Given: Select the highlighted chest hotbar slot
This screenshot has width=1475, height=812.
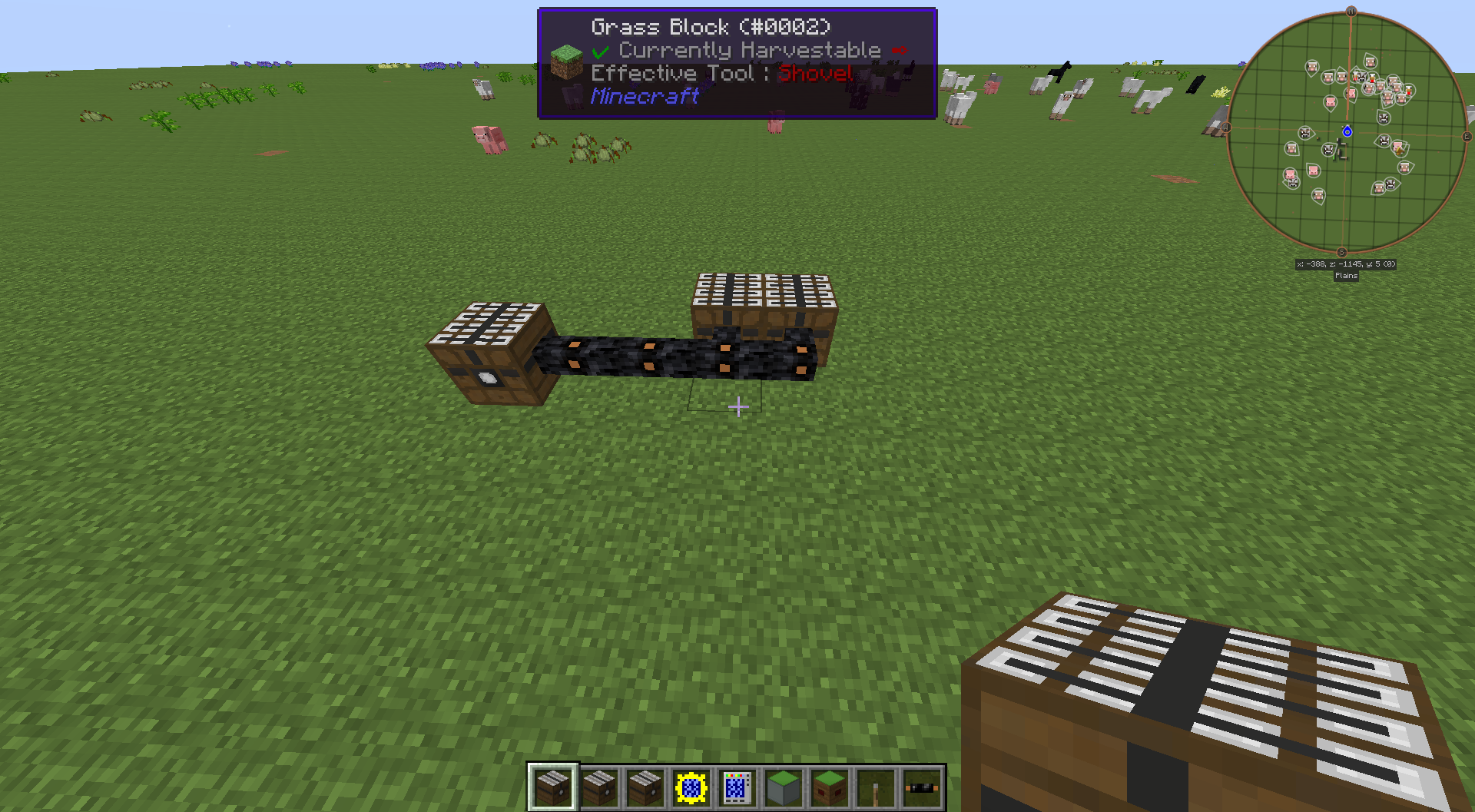Looking at the screenshot, I should click(552, 787).
